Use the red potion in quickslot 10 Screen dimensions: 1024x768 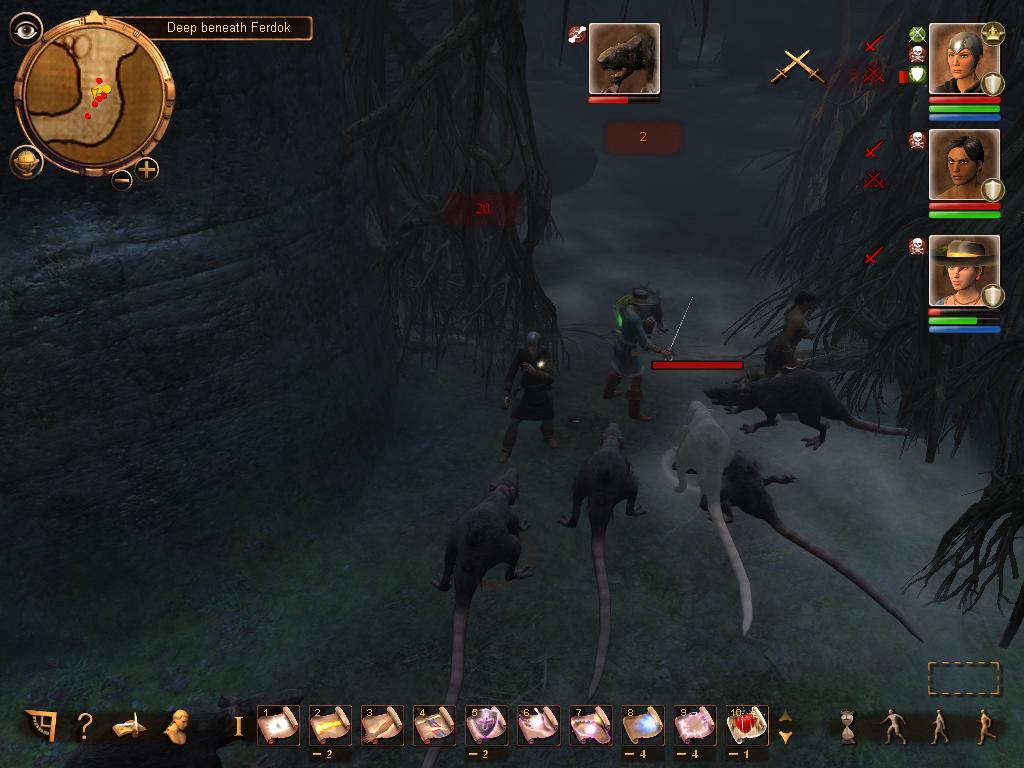[746, 725]
